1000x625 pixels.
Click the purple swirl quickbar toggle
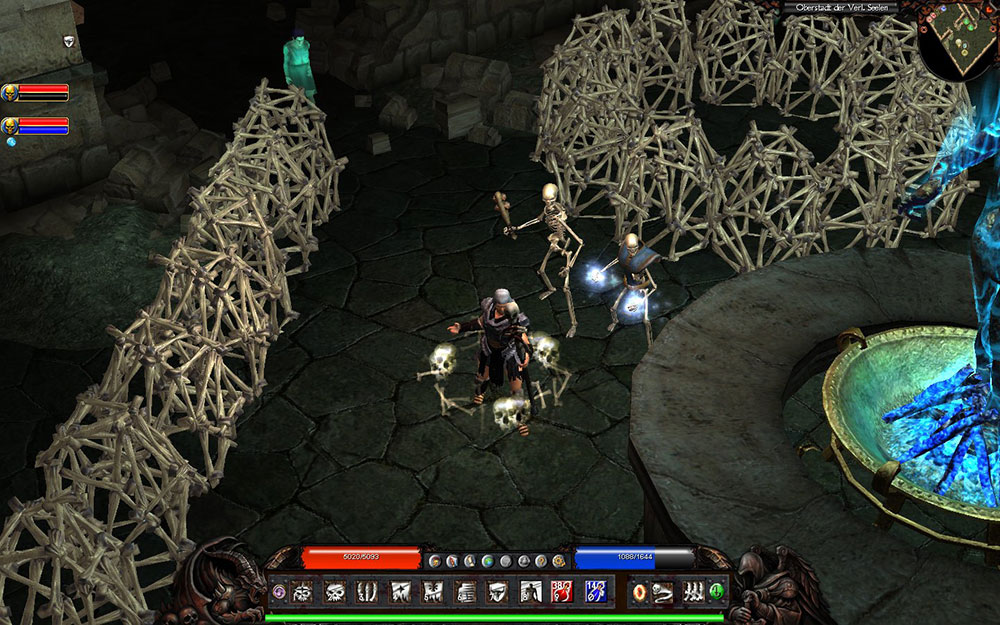[x=278, y=592]
